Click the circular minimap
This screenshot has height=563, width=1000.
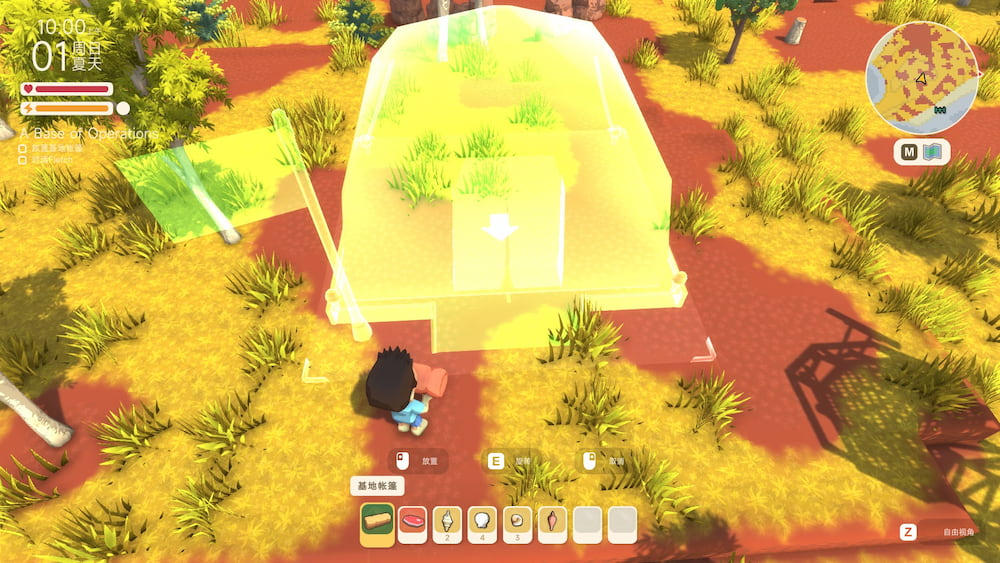(921, 78)
